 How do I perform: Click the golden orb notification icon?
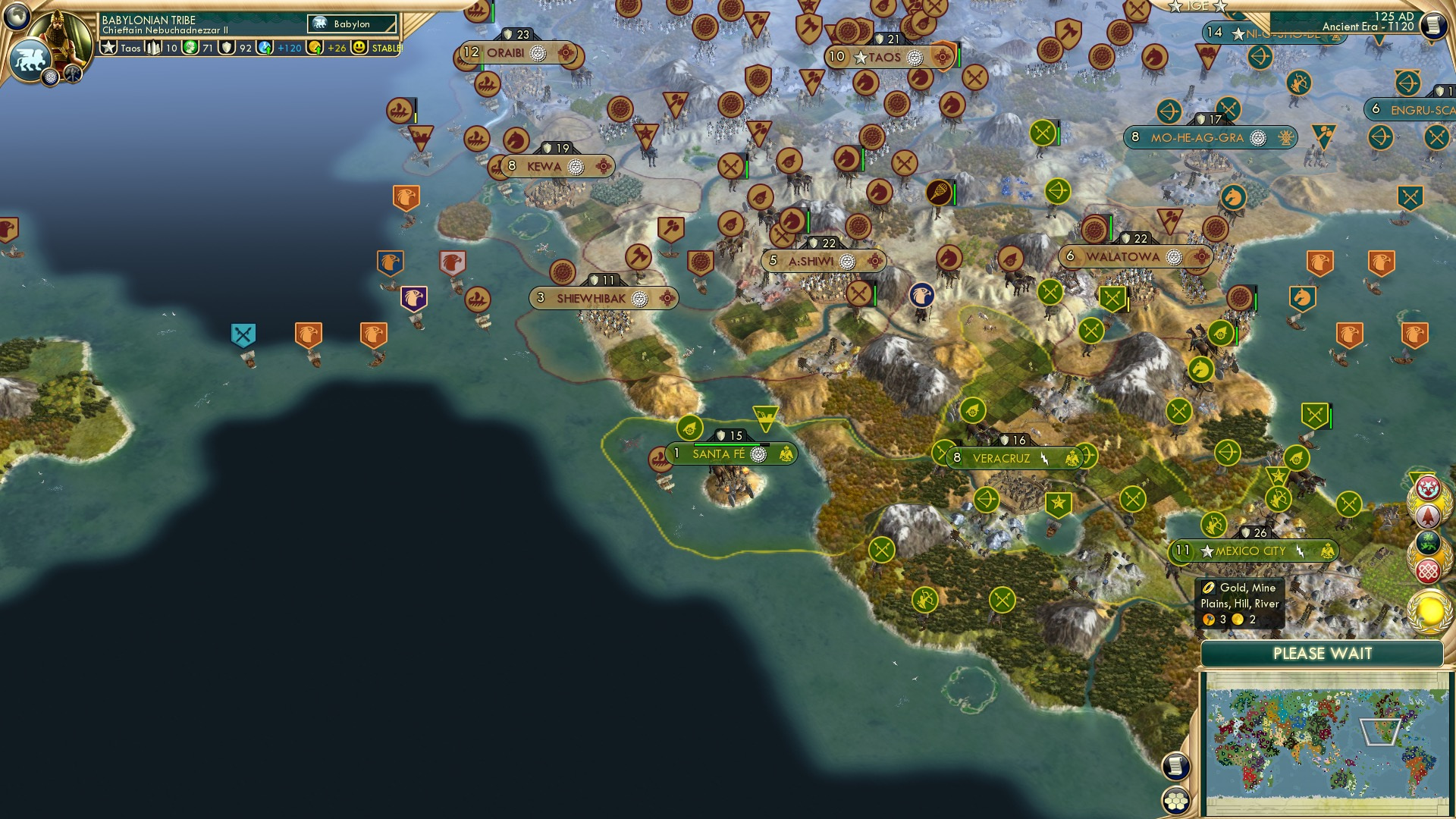(1429, 608)
